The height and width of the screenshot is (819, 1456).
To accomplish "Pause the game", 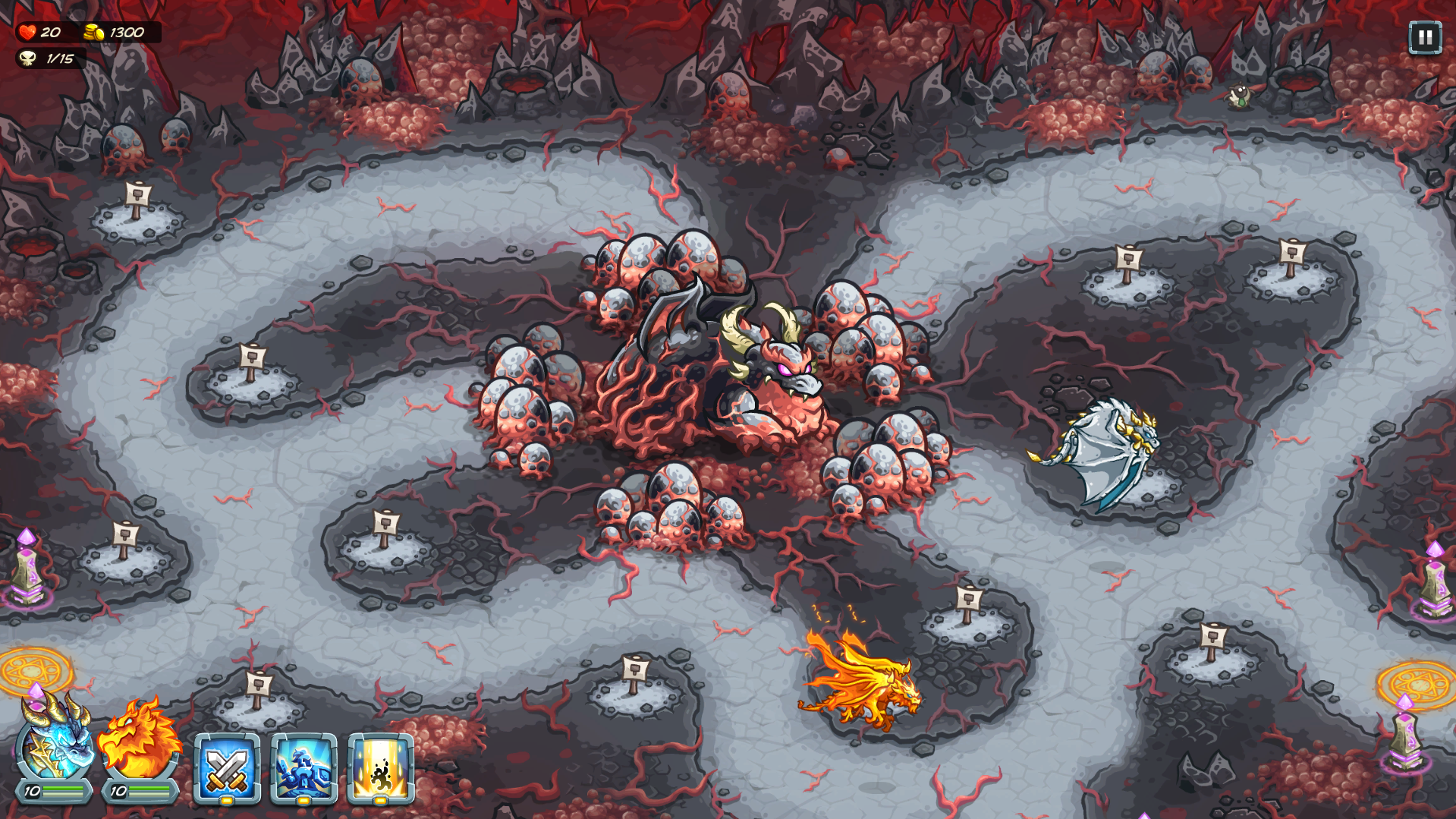I will [x=1424, y=37].
